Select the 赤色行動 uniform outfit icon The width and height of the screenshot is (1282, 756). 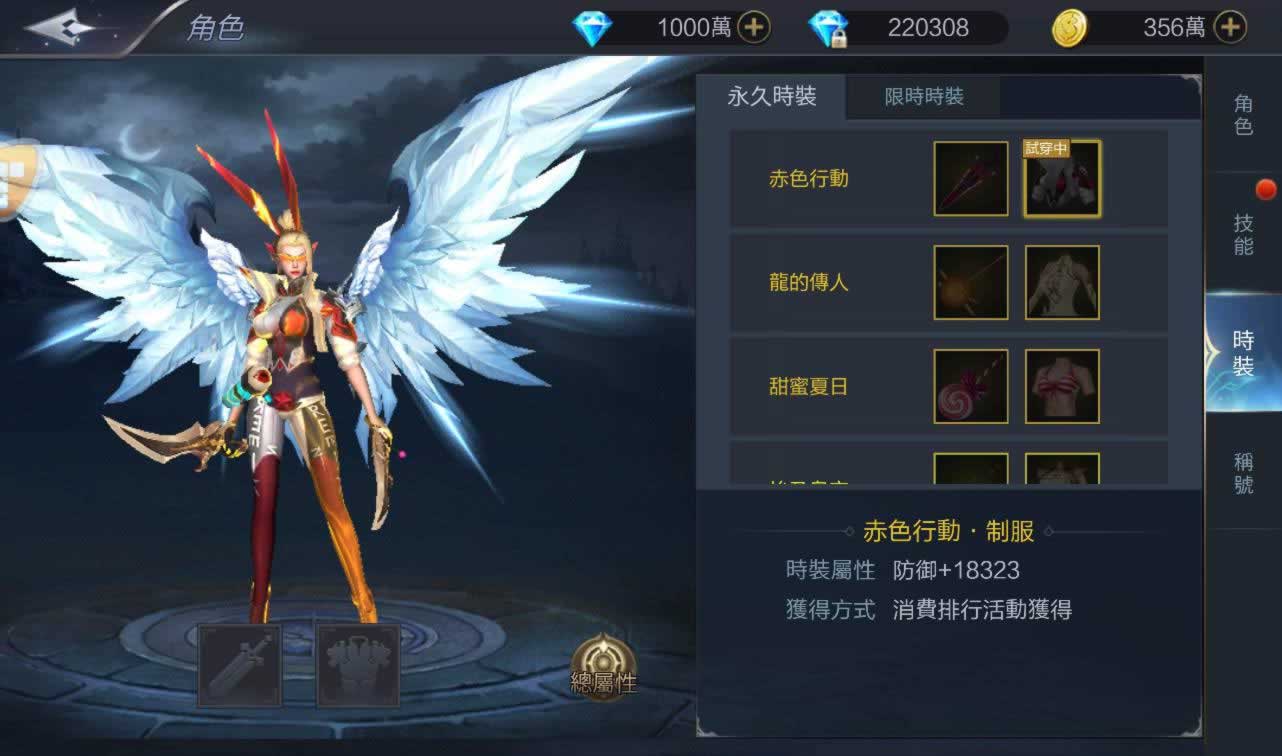(x=1062, y=179)
